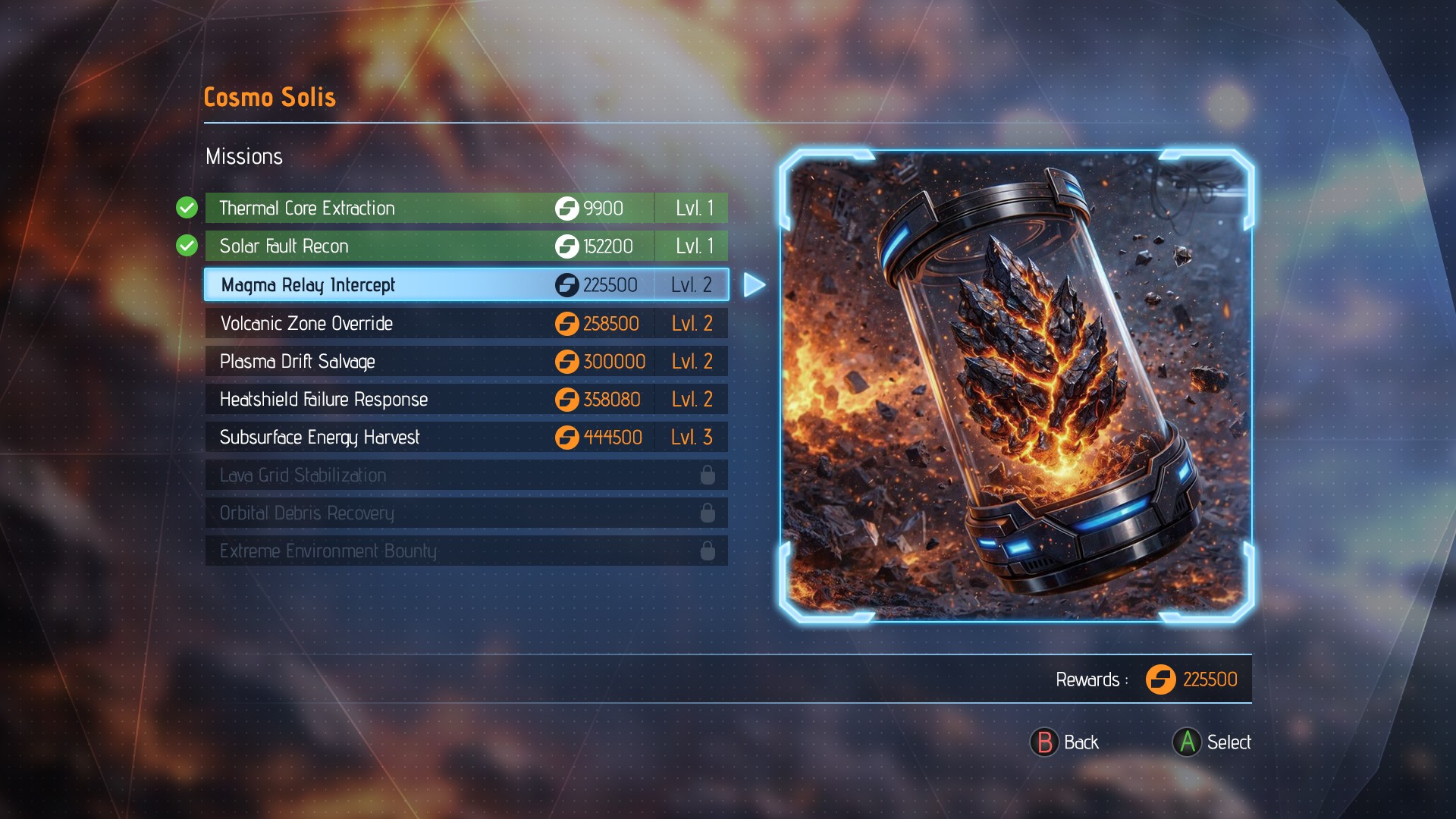Choose Heatshield Failure Response mission
This screenshot has height=819, width=1456.
pos(466,399)
